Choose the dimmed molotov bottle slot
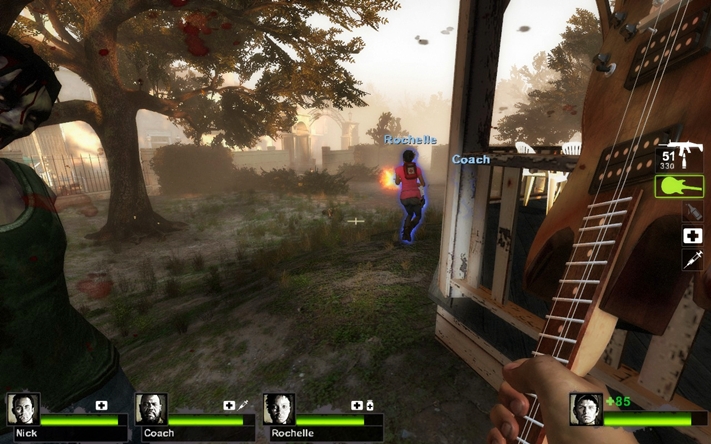This screenshot has width=711, height=444. (x=692, y=211)
